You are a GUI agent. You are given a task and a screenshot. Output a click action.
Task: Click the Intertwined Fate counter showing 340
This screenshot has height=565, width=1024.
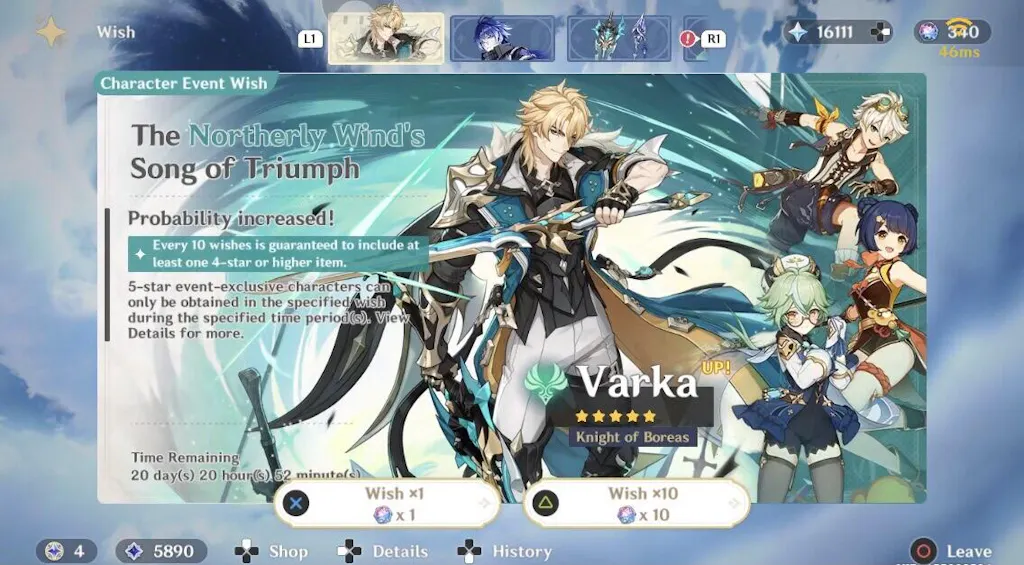coord(952,32)
